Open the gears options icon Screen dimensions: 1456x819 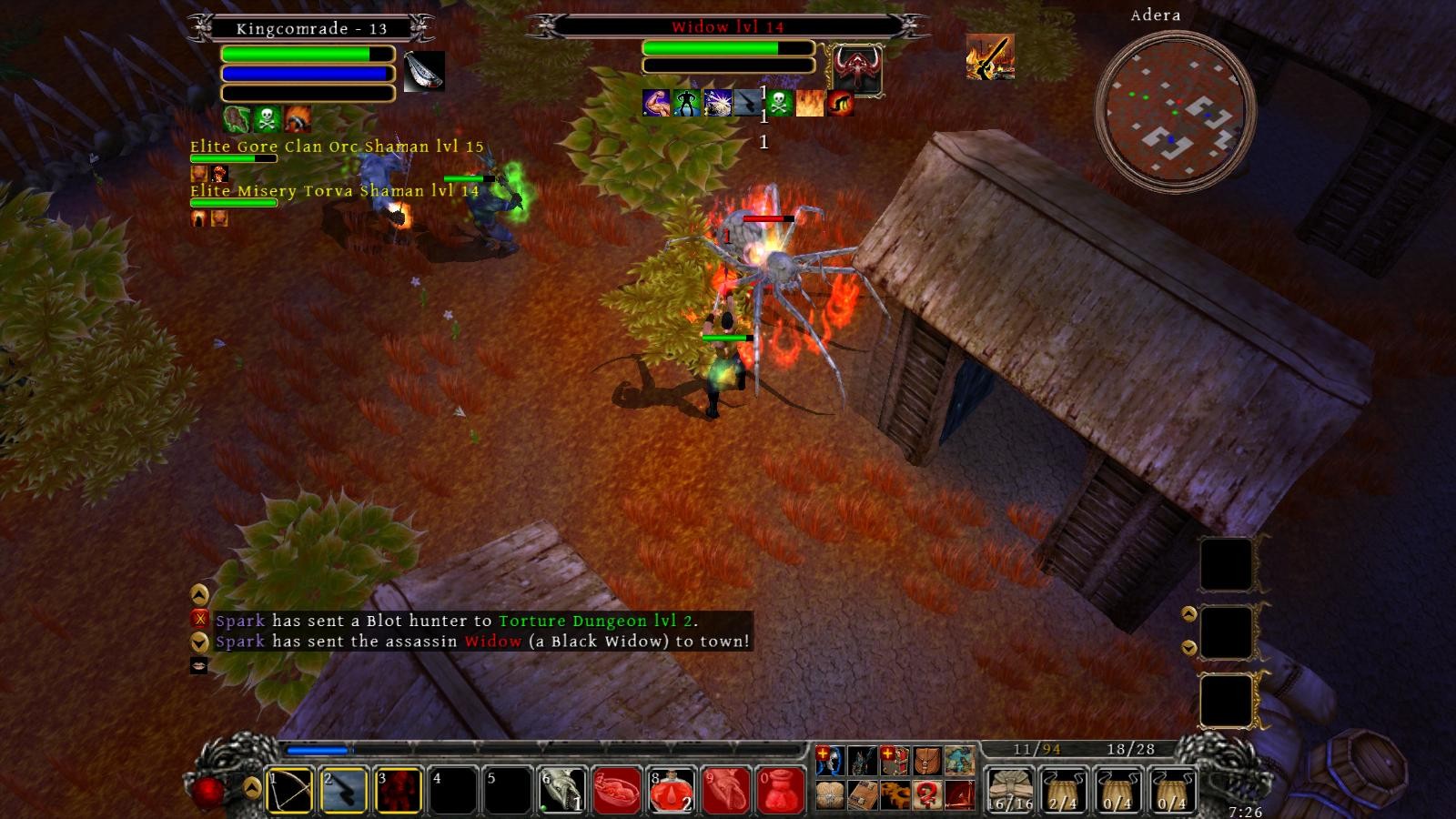pyautogui.click(x=894, y=794)
